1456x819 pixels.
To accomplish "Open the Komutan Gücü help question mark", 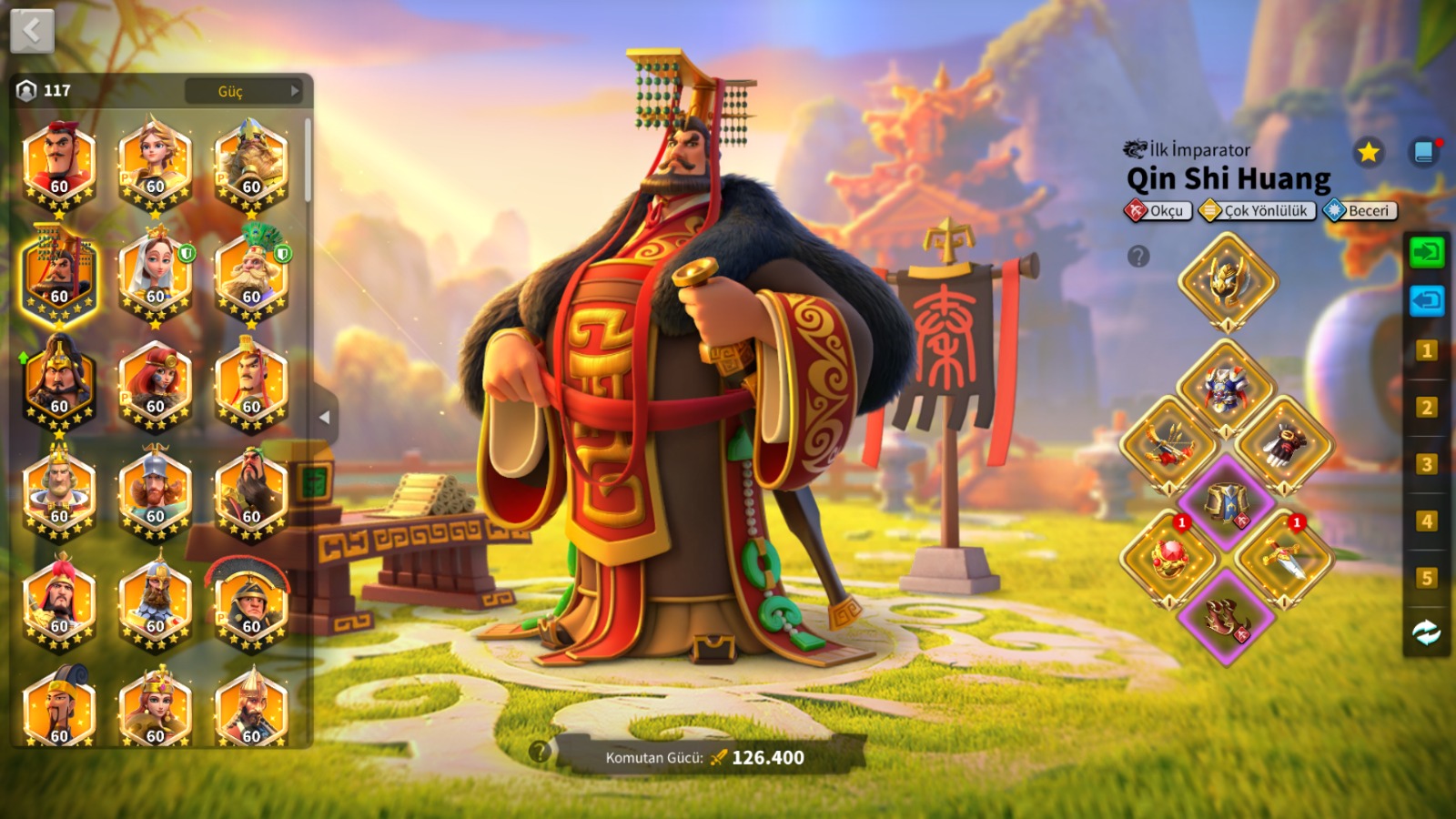I will (x=540, y=752).
